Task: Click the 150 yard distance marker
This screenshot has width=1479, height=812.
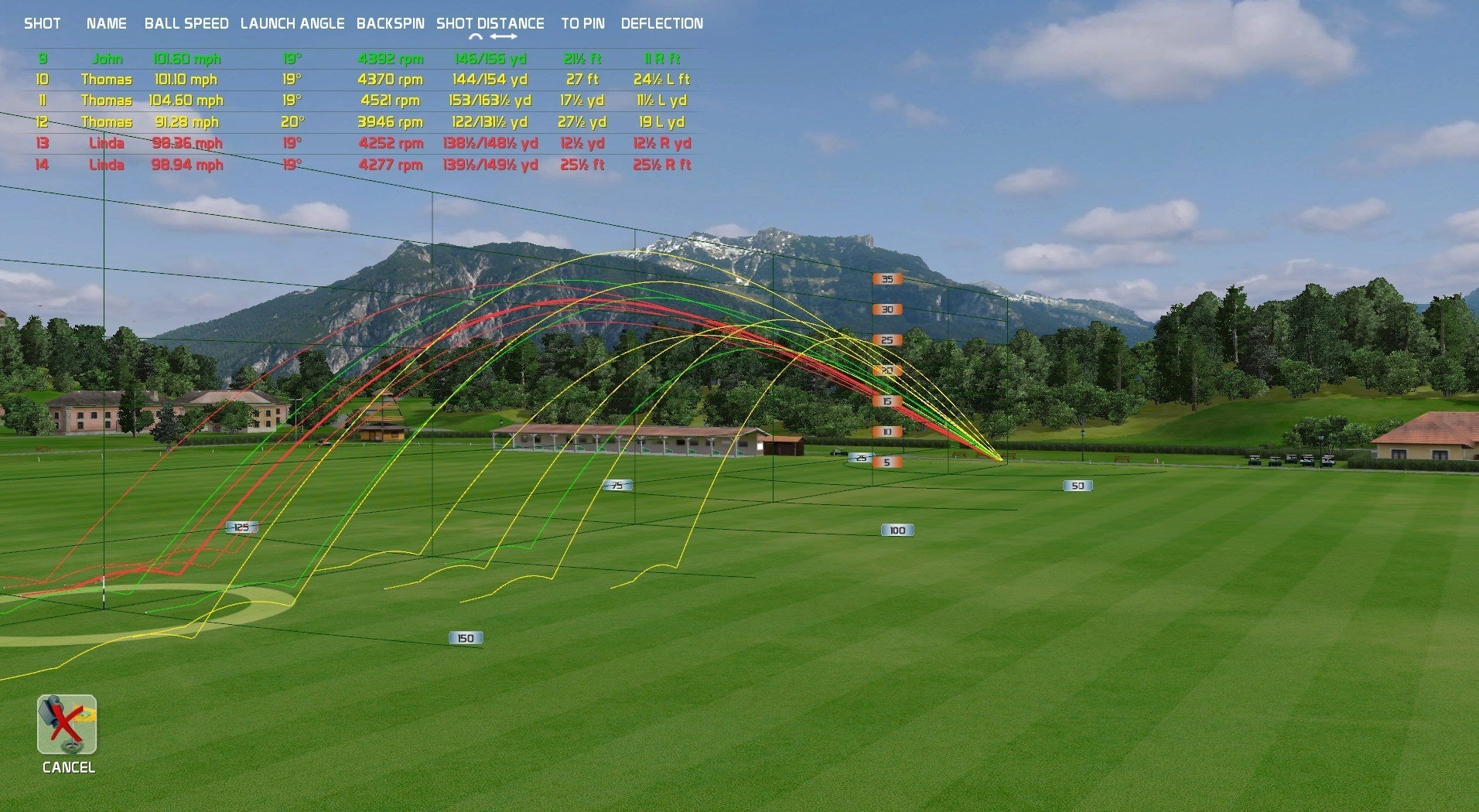Action: click(464, 637)
